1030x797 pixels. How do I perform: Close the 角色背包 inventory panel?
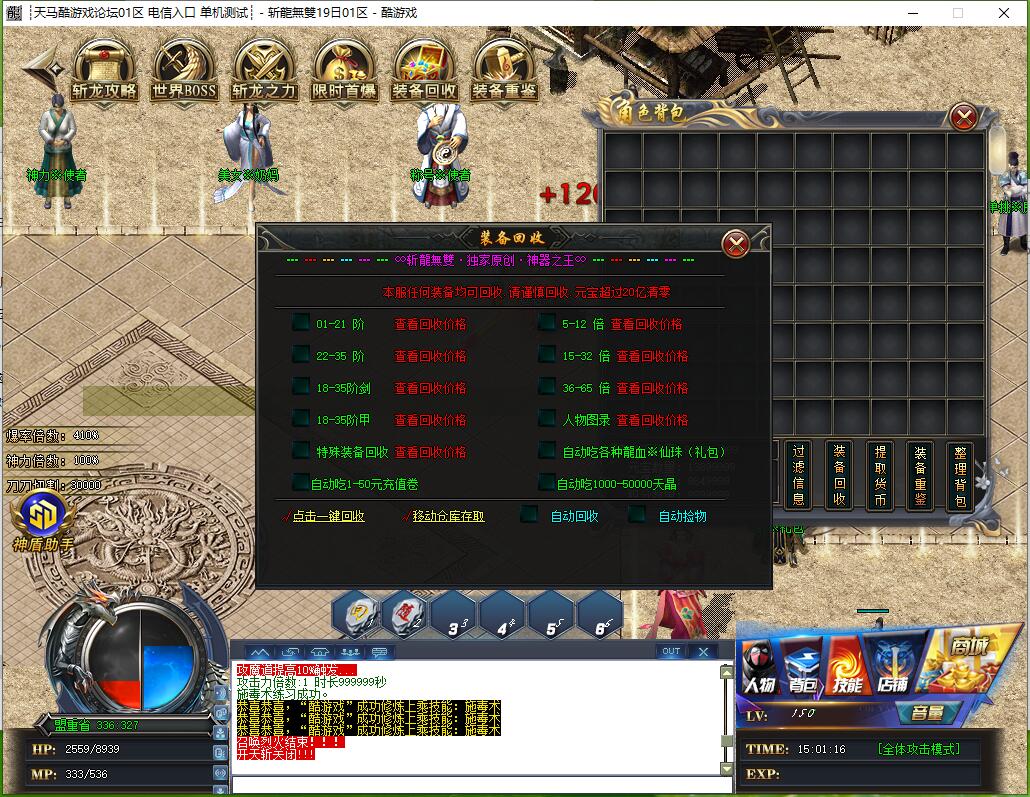pyautogui.click(x=964, y=118)
